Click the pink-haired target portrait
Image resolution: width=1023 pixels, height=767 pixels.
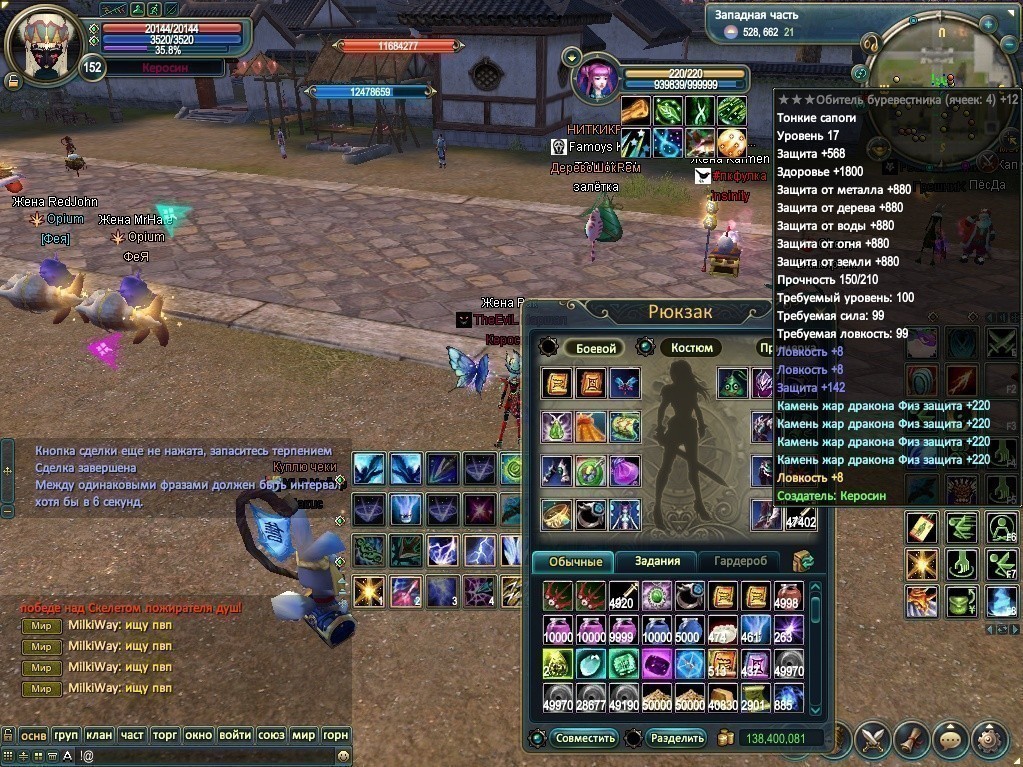pyautogui.click(x=598, y=80)
